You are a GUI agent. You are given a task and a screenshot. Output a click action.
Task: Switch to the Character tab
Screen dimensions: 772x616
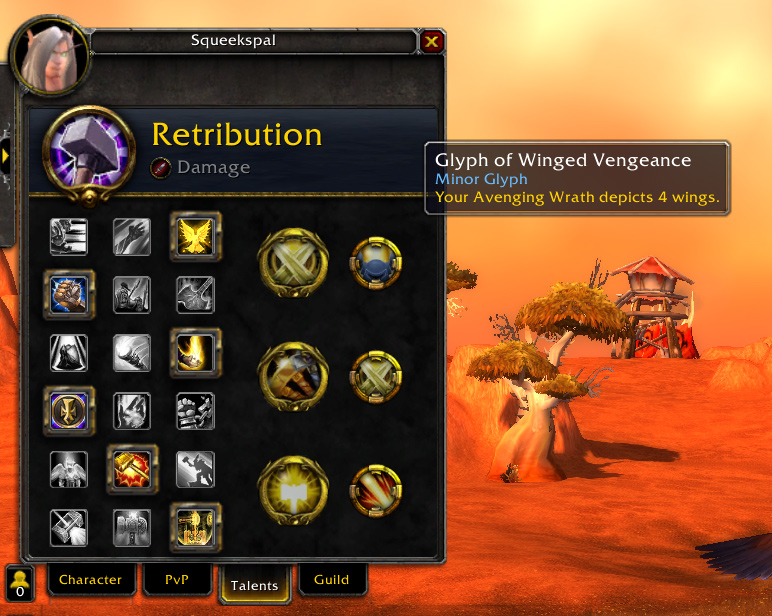point(90,579)
